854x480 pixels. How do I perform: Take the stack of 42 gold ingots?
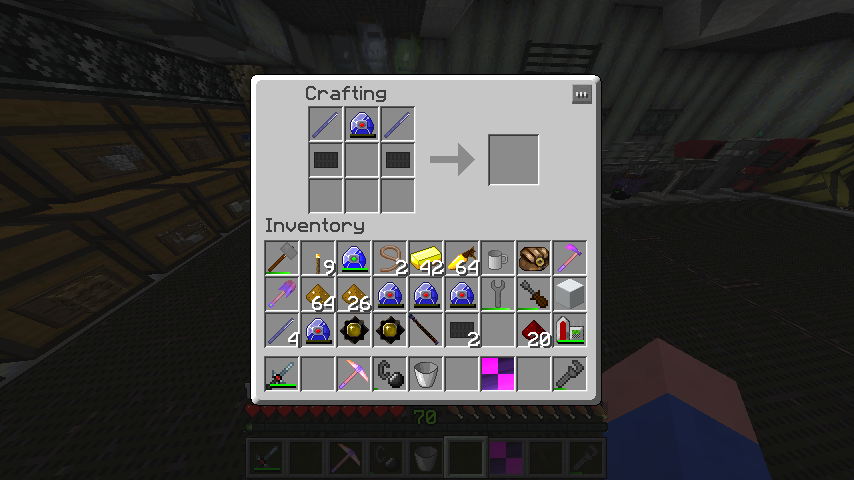(425, 258)
